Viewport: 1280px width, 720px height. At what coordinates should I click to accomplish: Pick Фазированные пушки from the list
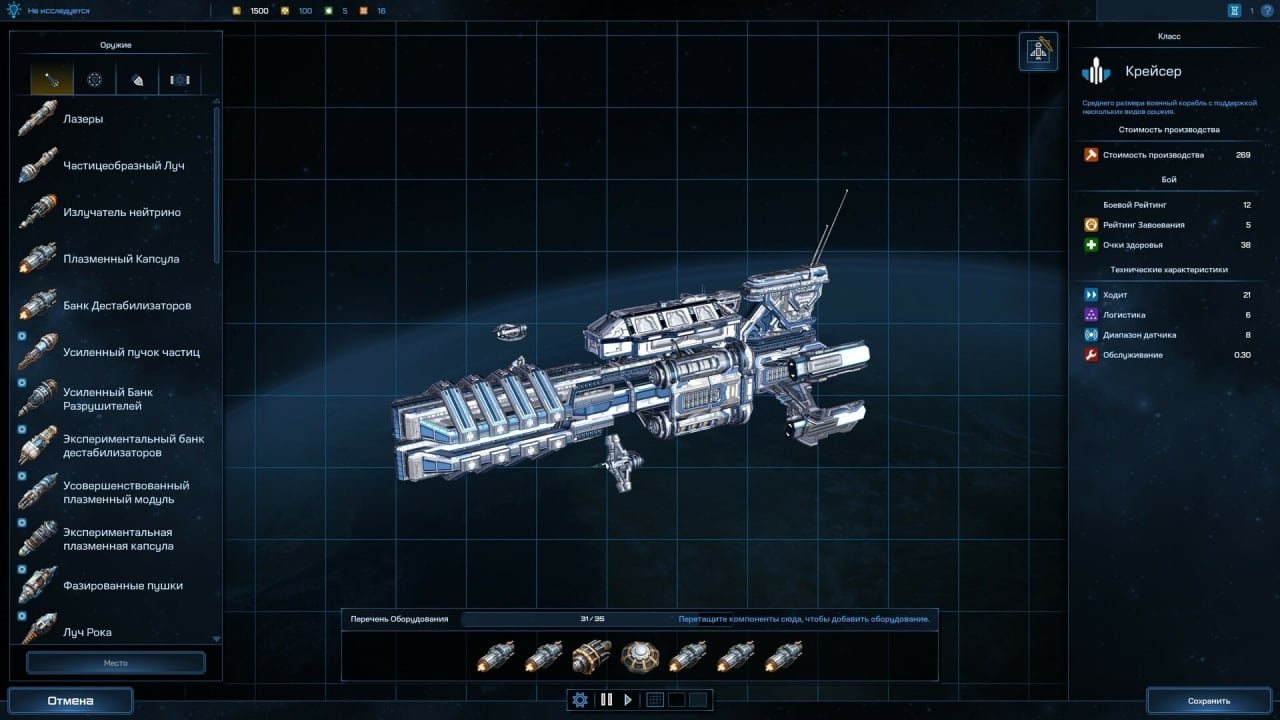[122, 586]
